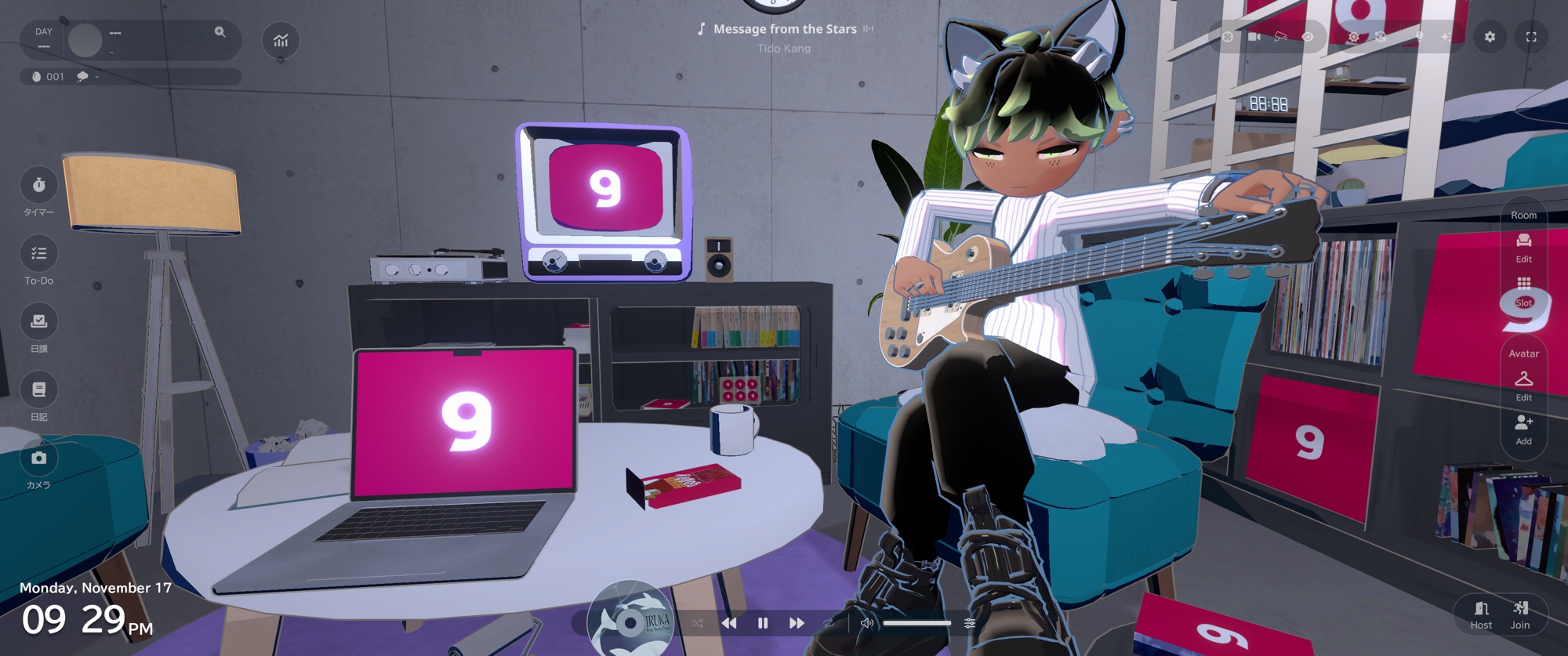Open the 日課 daily routine panel

click(x=38, y=322)
